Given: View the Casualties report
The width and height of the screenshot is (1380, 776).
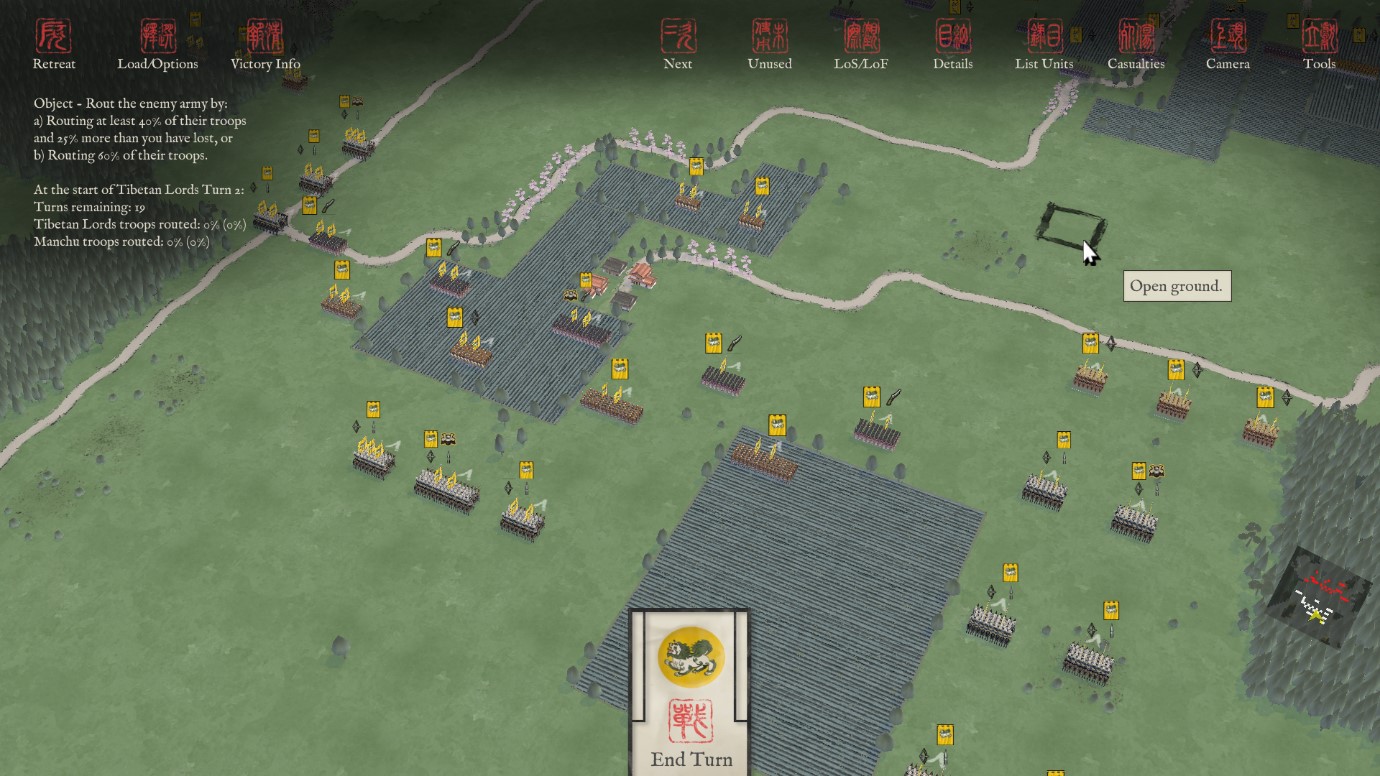Looking at the screenshot, I should pos(1136,44).
